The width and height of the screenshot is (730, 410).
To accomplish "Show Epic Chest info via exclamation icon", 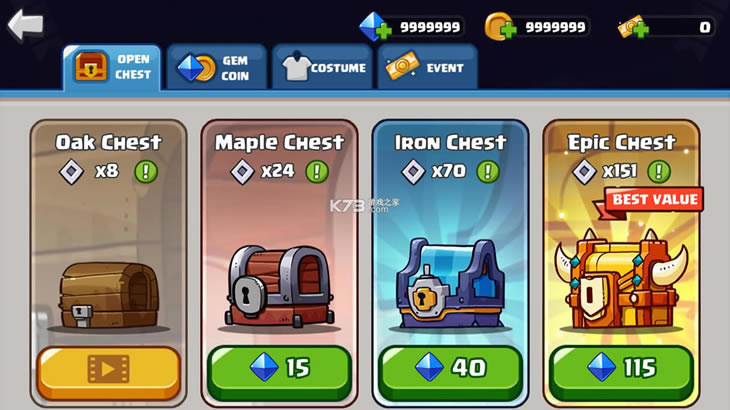I will [x=659, y=171].
